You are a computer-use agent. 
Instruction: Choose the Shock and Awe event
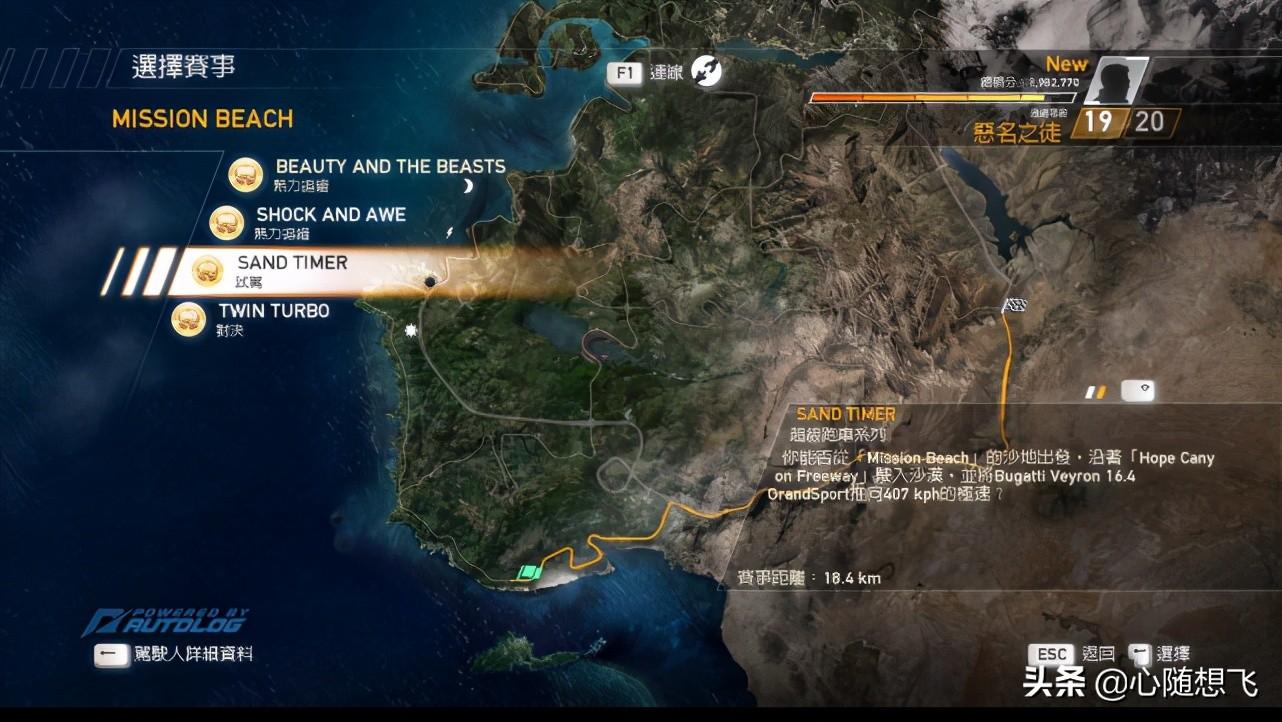pos(330,215)
